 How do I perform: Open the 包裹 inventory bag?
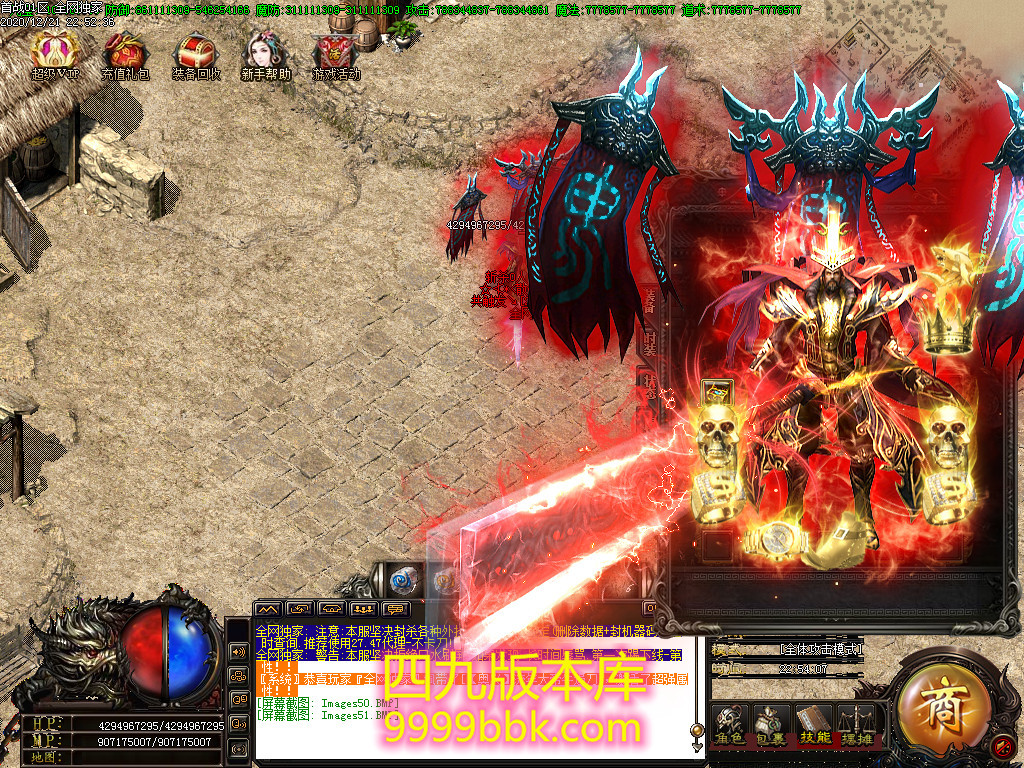pos(770,724)
